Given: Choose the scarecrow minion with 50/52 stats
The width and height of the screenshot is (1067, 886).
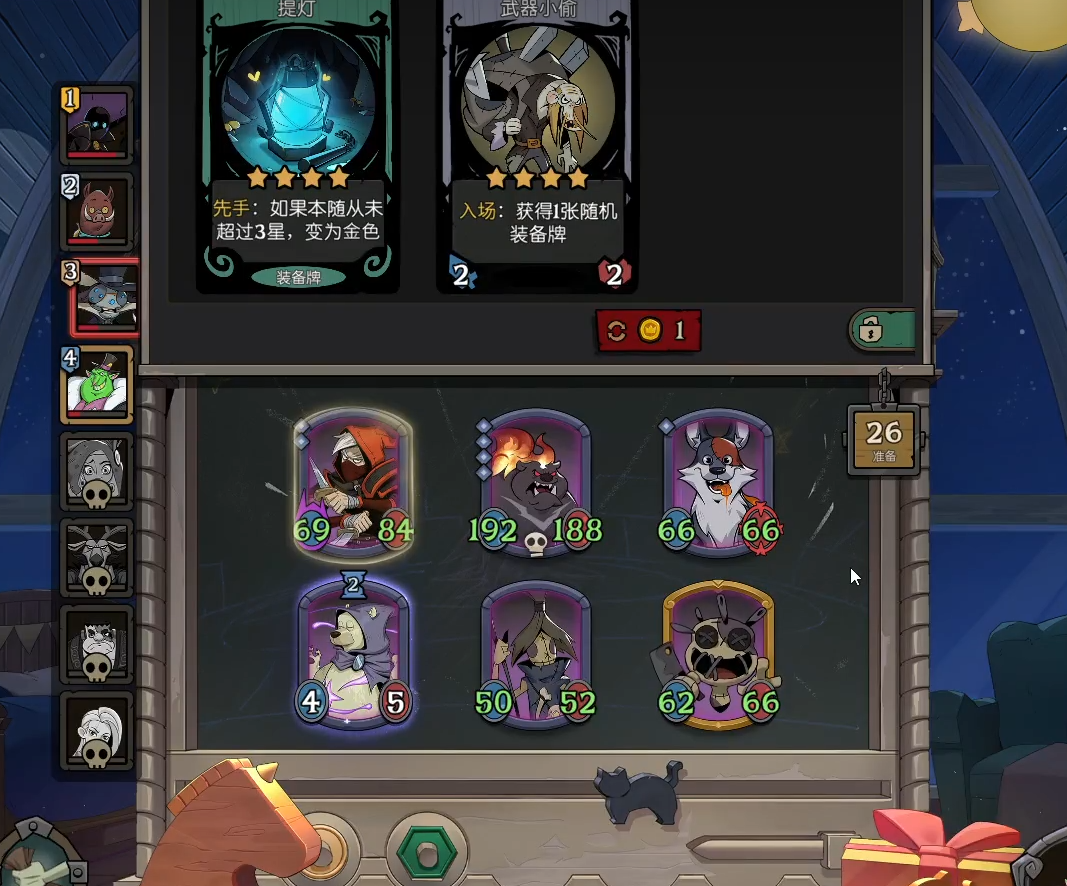Looking at the screenshot, I should click(x=535, y=655).
